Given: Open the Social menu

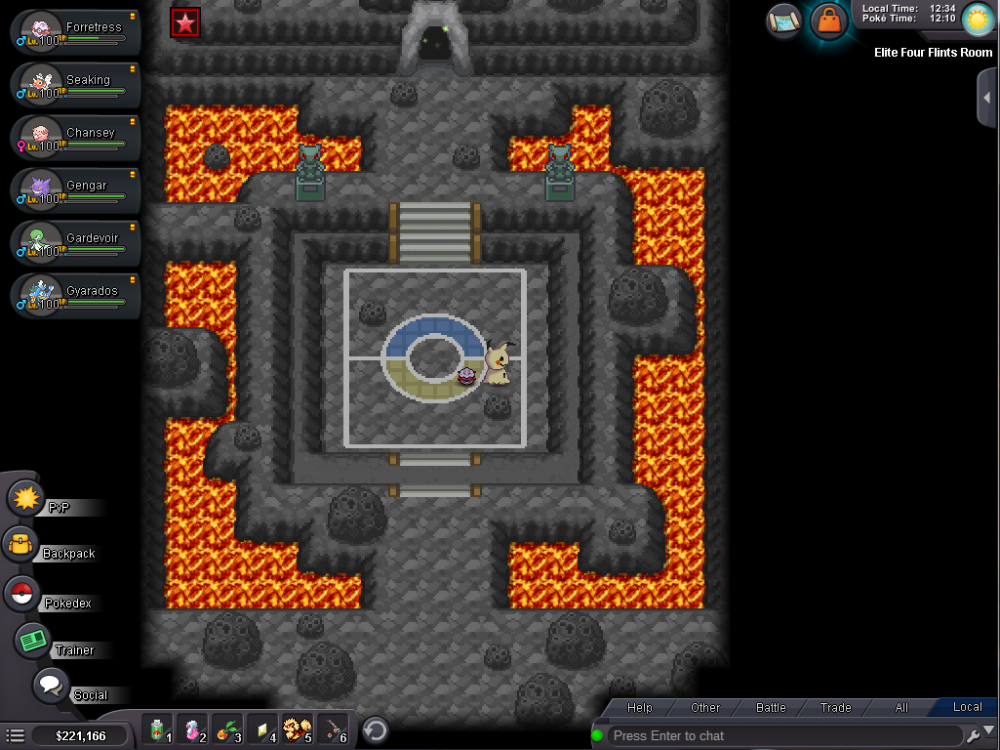Looking at the screenshot, I should coord(50,686).
